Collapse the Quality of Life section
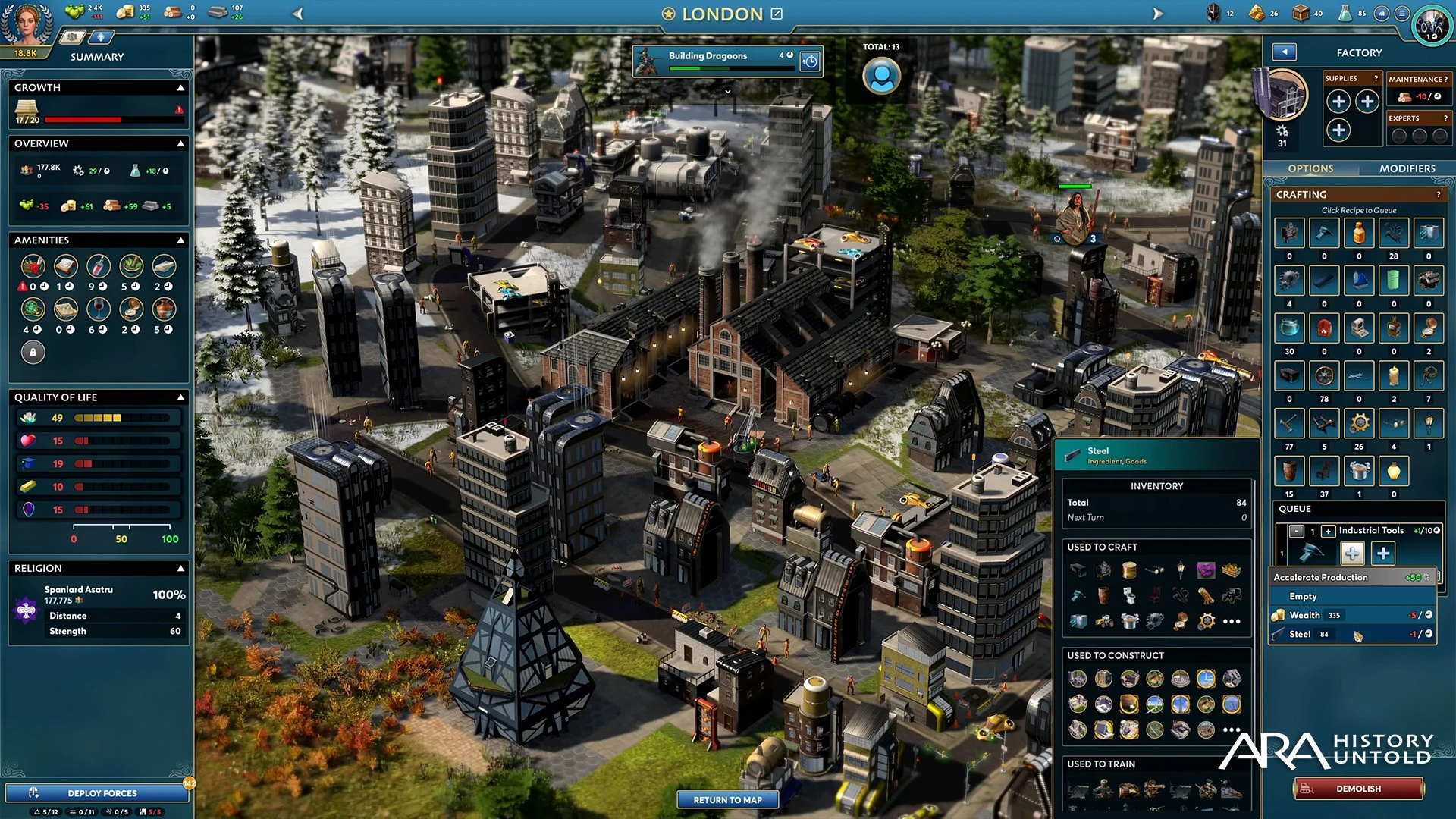Image resolution: width=1456 pixels, height=819 pixels. 180,397
